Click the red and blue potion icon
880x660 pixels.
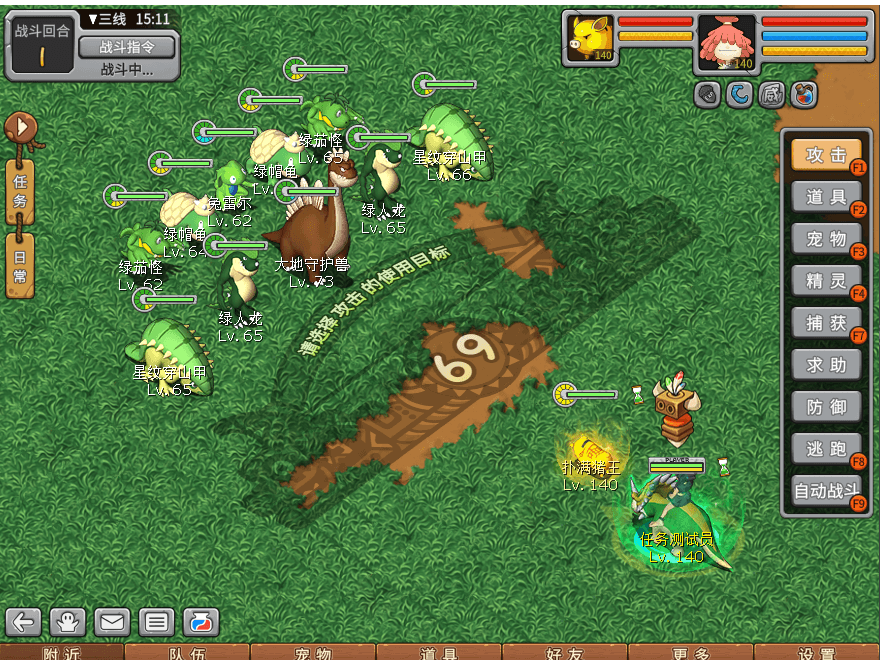pos(803,95)
